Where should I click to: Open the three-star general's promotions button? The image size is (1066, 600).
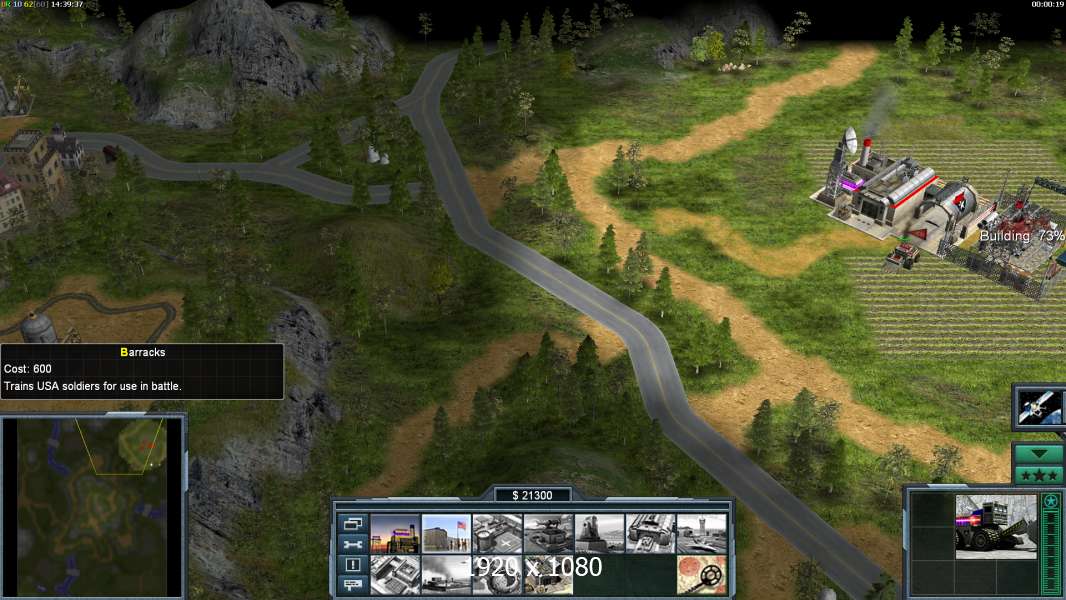pos(1039,474)
